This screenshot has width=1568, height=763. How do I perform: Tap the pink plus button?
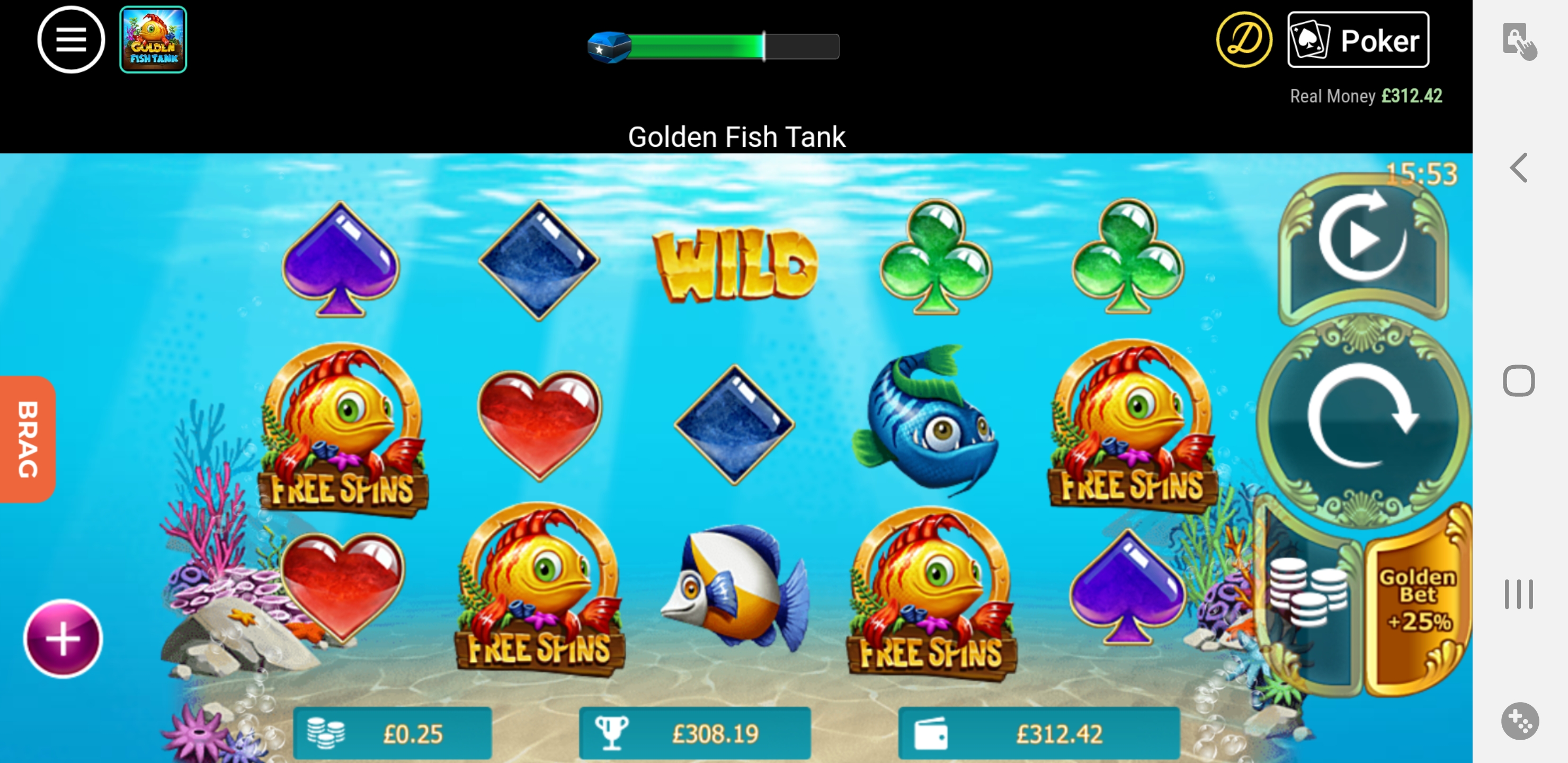click(63, 638)
